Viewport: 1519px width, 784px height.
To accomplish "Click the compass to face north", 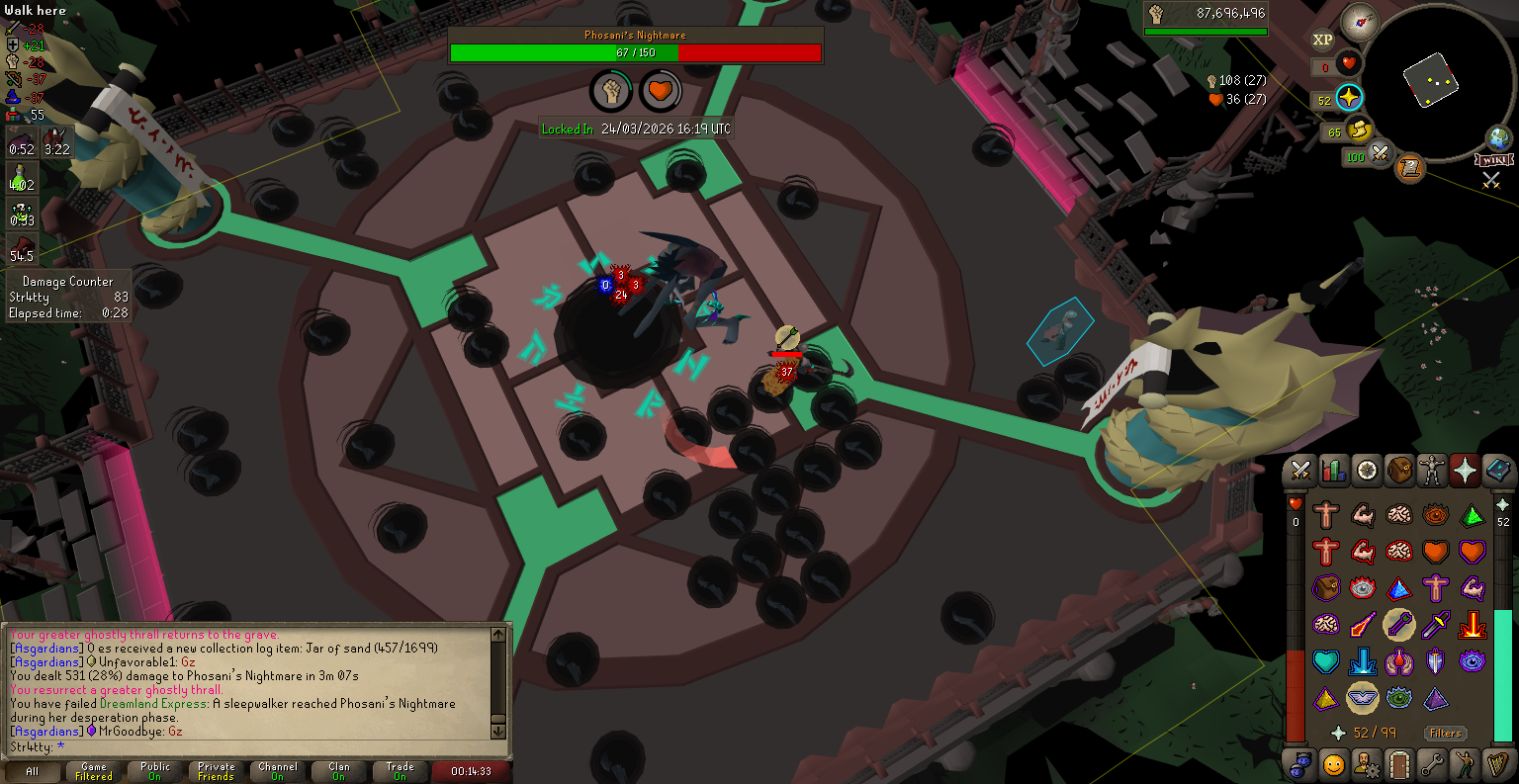I will 1359,21.
